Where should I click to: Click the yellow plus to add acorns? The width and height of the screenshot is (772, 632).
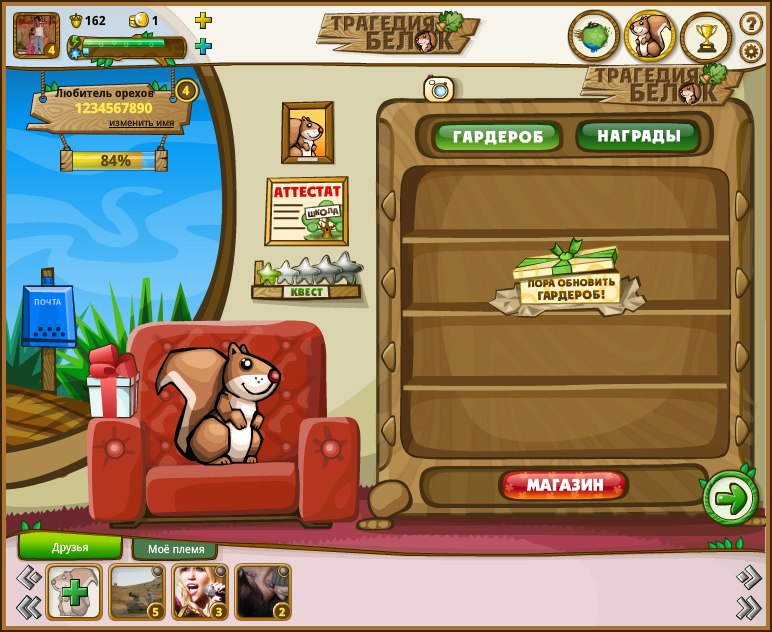coord(203,20)
